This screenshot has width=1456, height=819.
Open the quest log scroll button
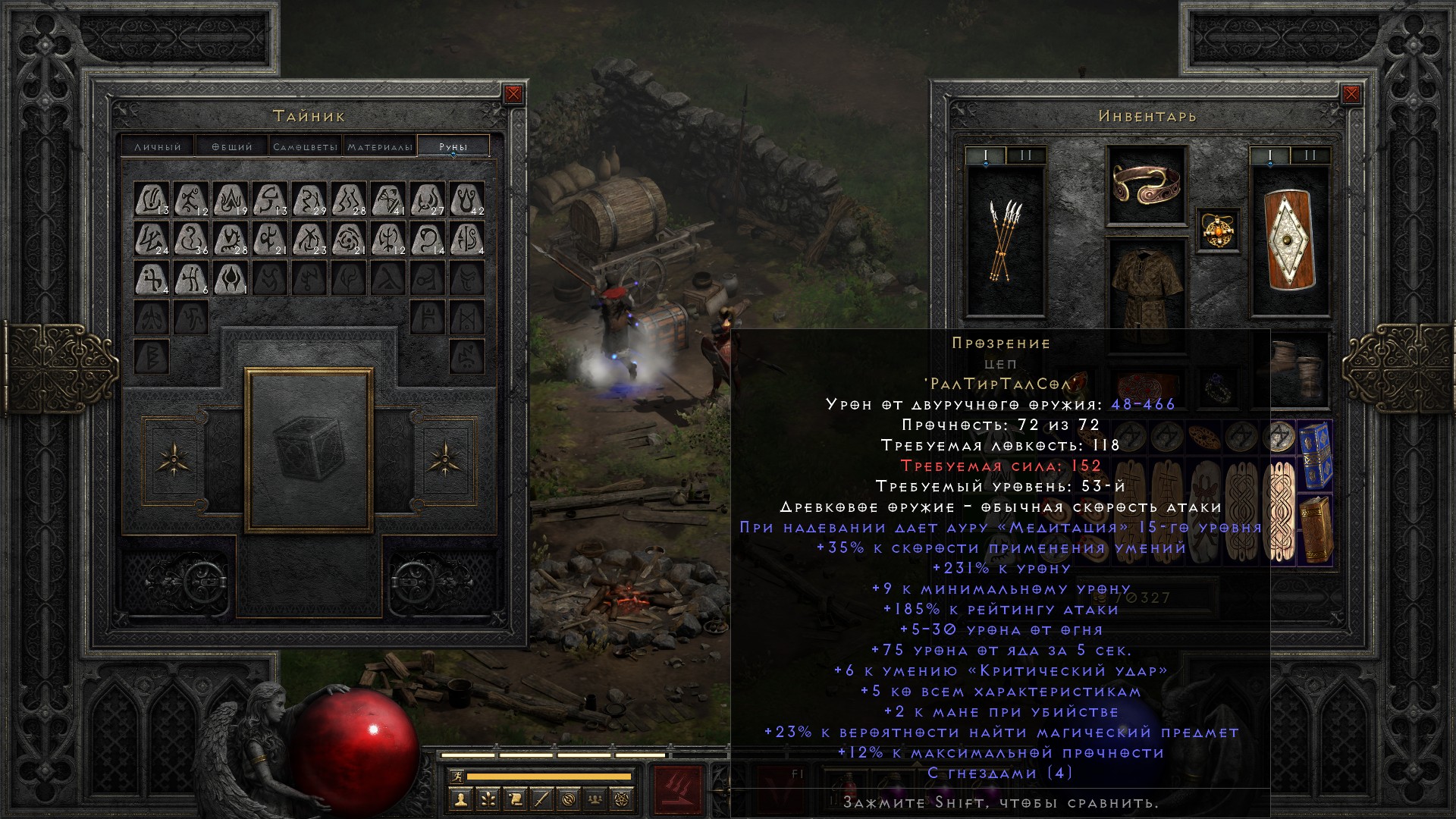(514, 799)
